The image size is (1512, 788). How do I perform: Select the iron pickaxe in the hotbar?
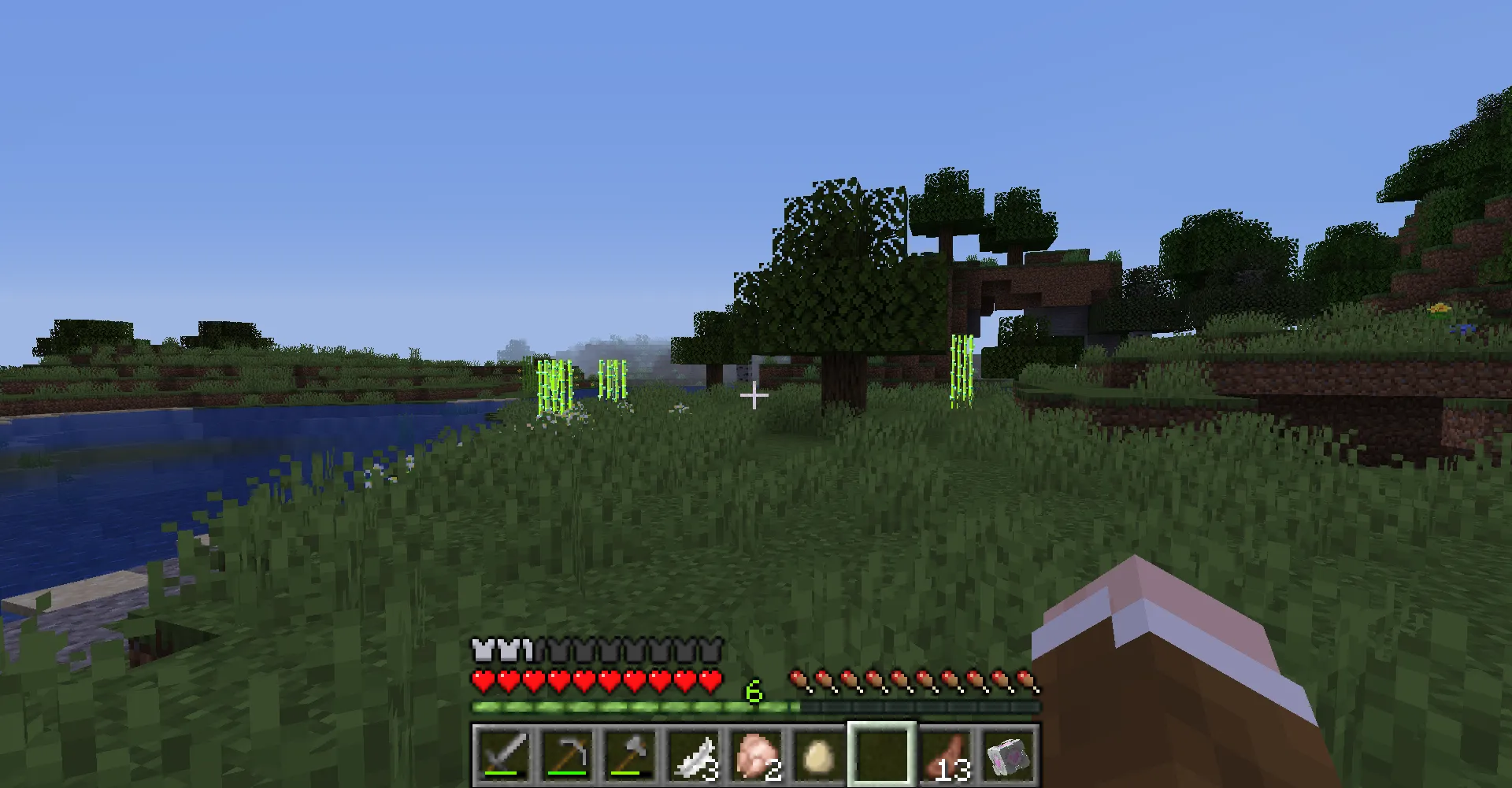pos(569,756)
